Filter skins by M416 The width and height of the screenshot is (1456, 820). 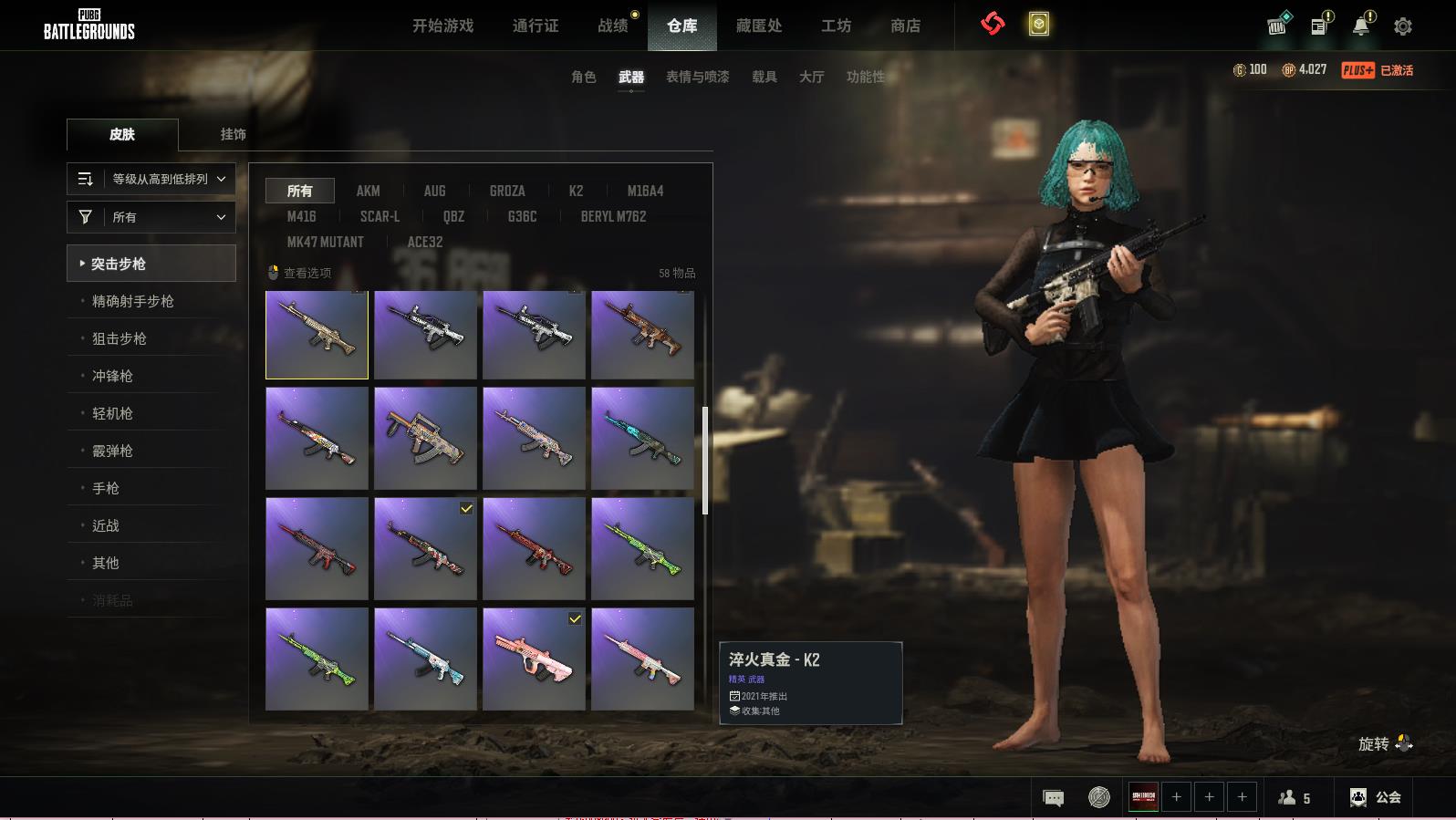point(301,216)
